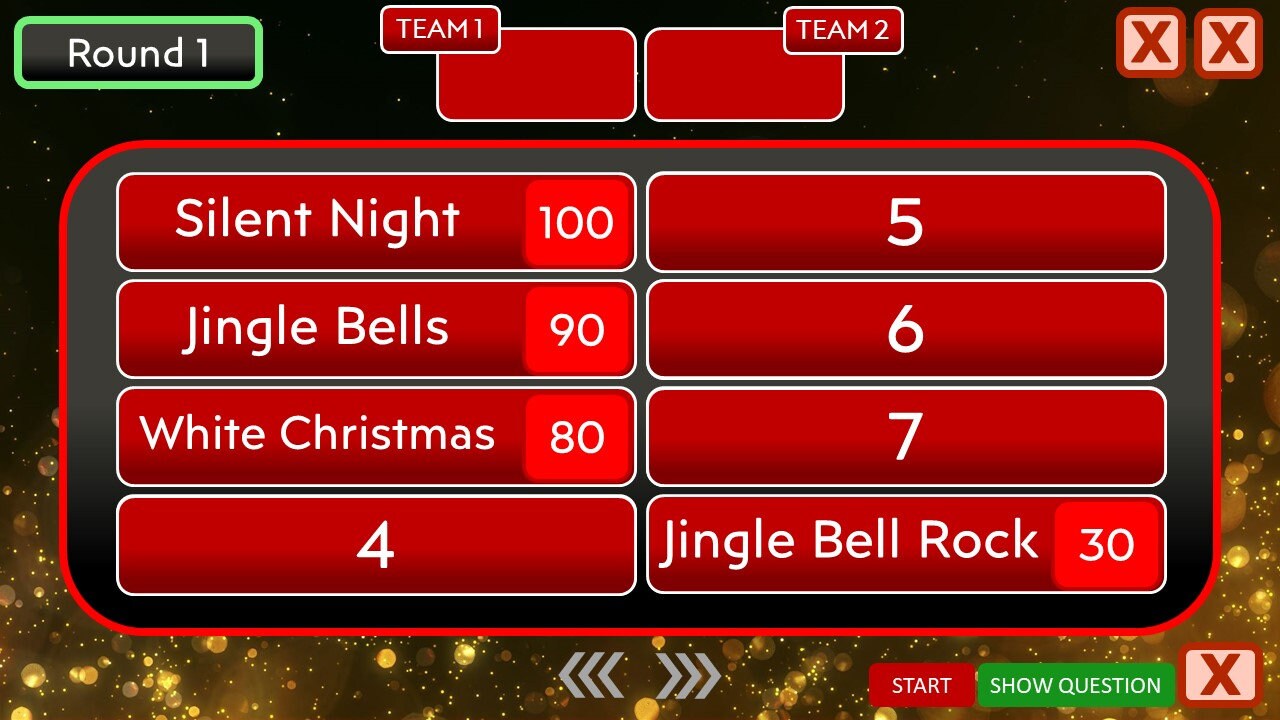
Task: Select the TEAM 2 name tab
Action: pos(843,30)
